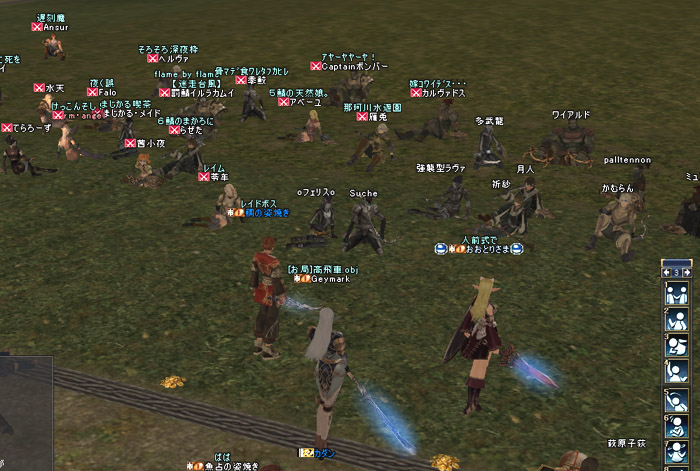Activate the waving-arm emote in slot 5

pyautogui.click(x=676, y=399)
